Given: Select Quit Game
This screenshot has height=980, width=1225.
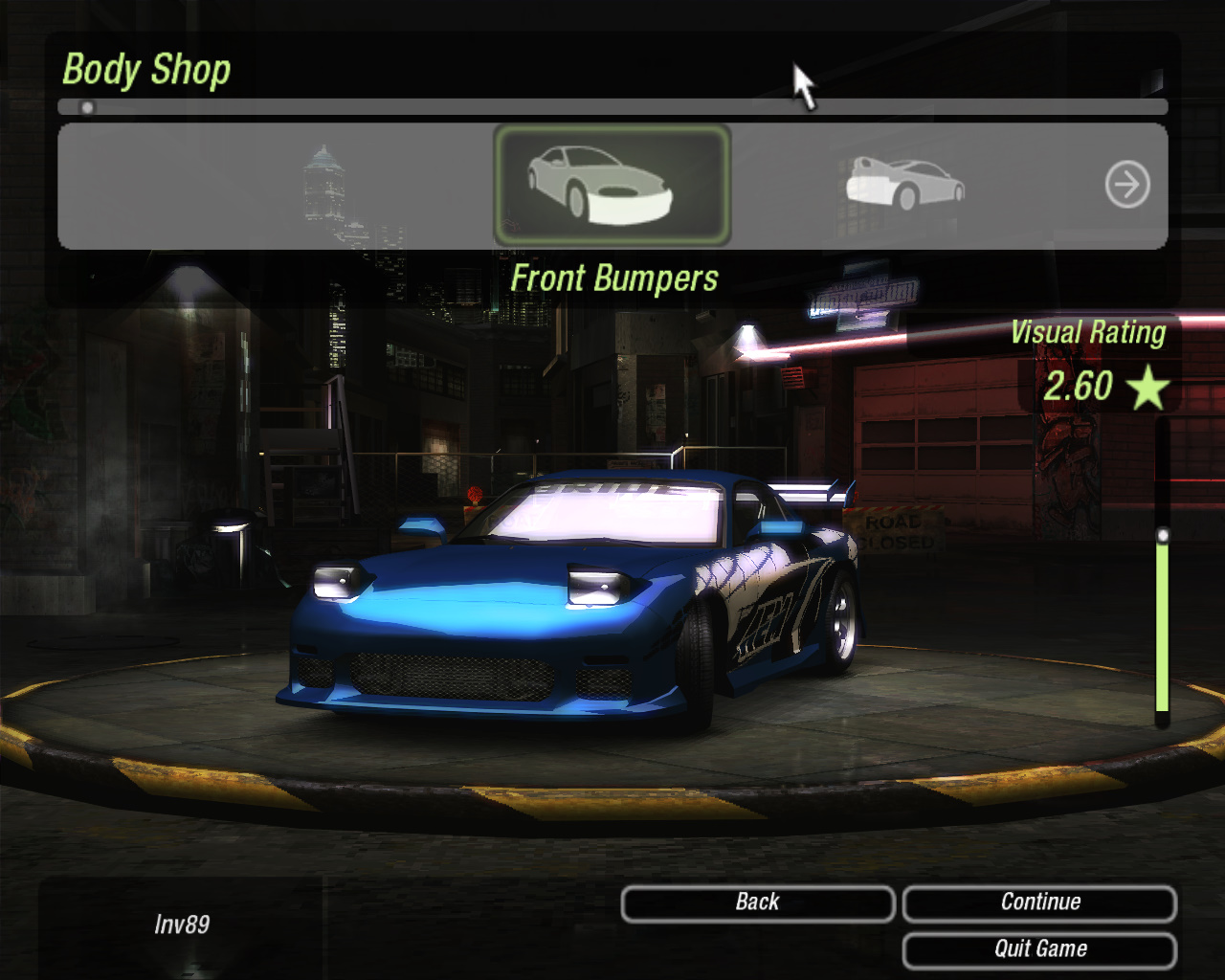Looking at the screenshot, I should (1039, 949).
